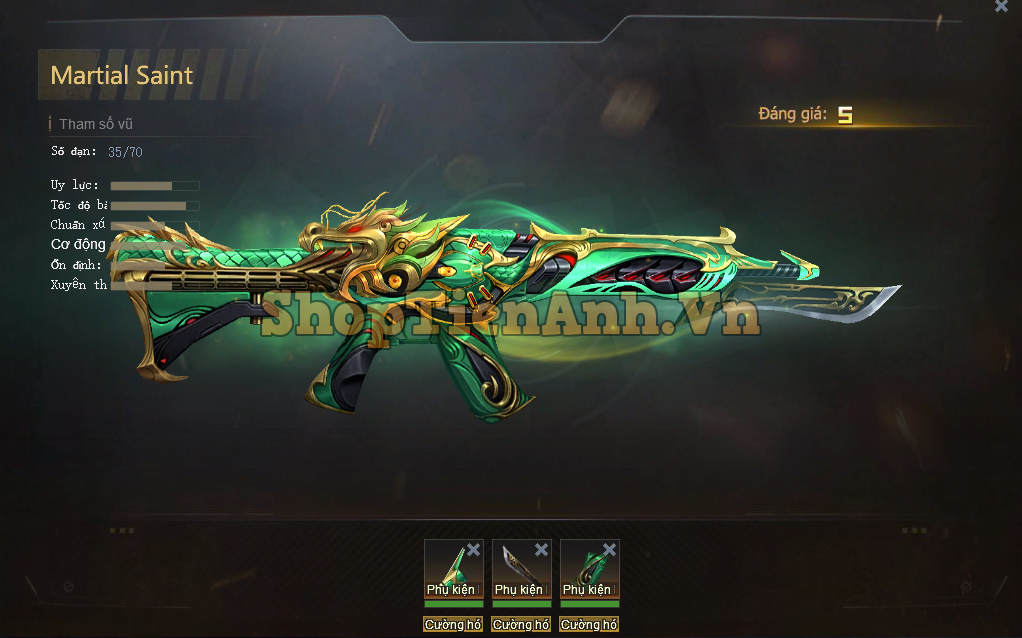Select the green curved magazine accessory slot
The image size is (1022, 638).
(585, 568)
